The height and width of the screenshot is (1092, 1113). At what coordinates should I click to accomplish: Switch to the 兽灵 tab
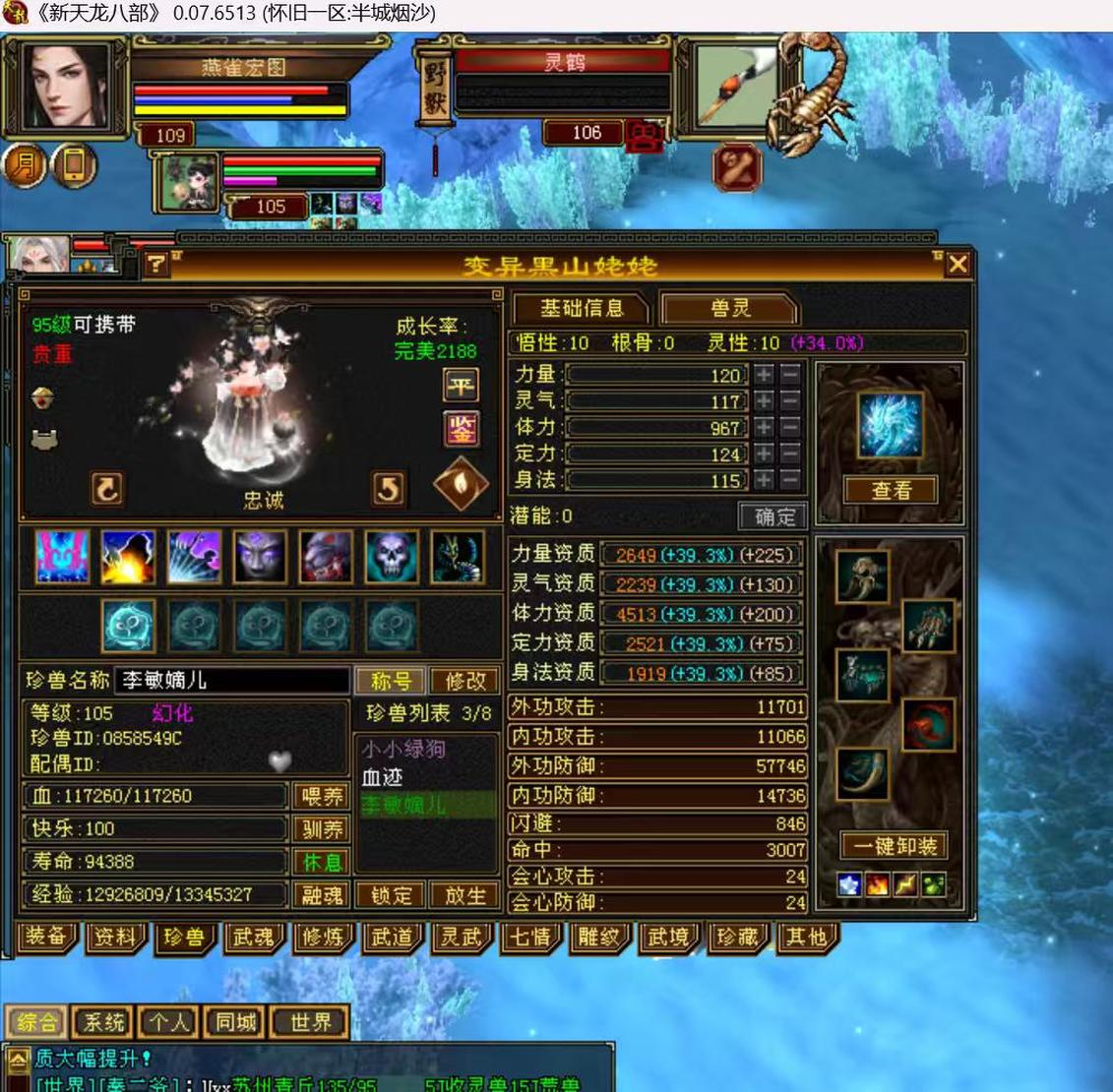(x=729, y=309)
